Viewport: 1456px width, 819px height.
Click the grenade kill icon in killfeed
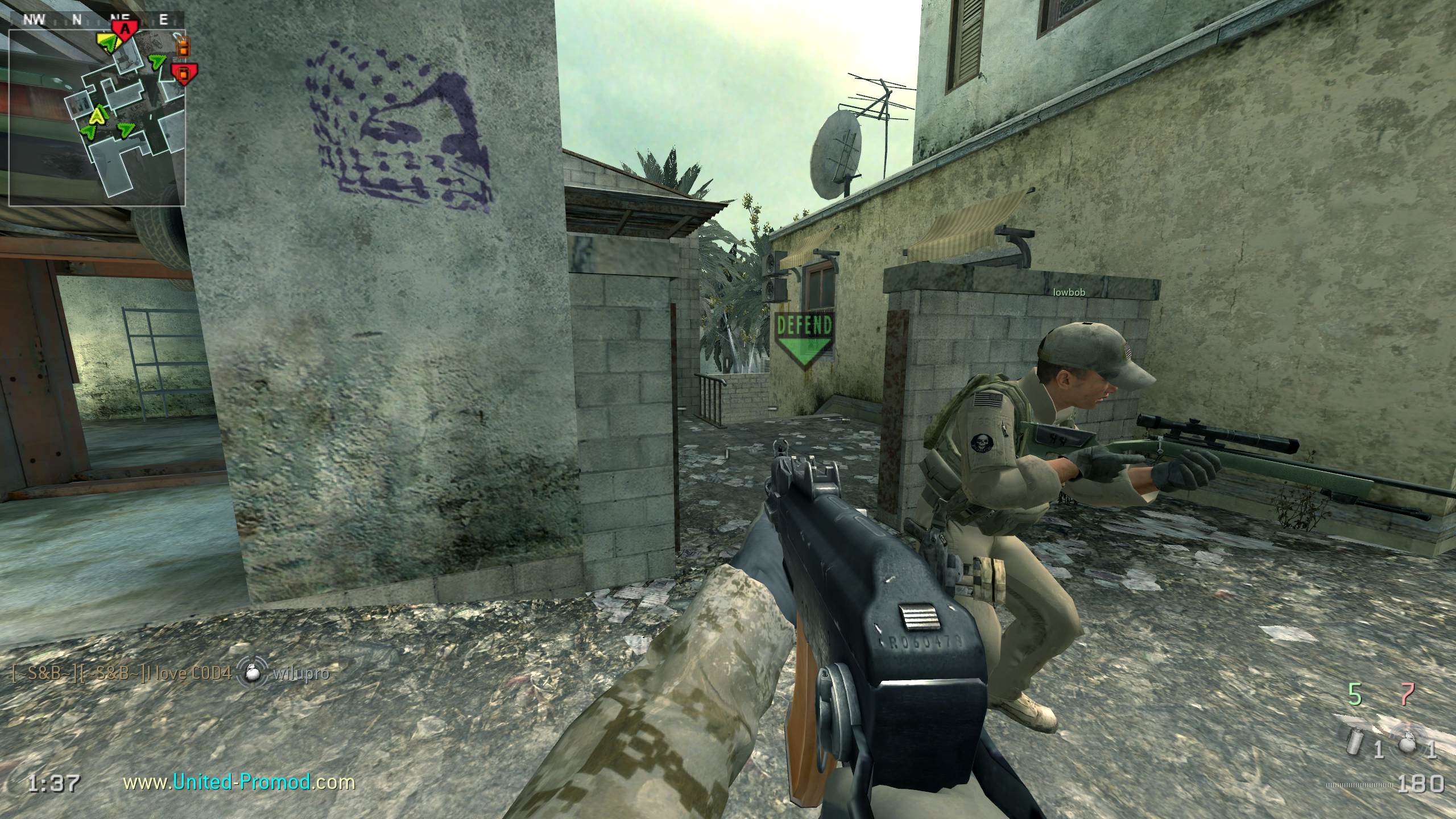click(253, 673)
